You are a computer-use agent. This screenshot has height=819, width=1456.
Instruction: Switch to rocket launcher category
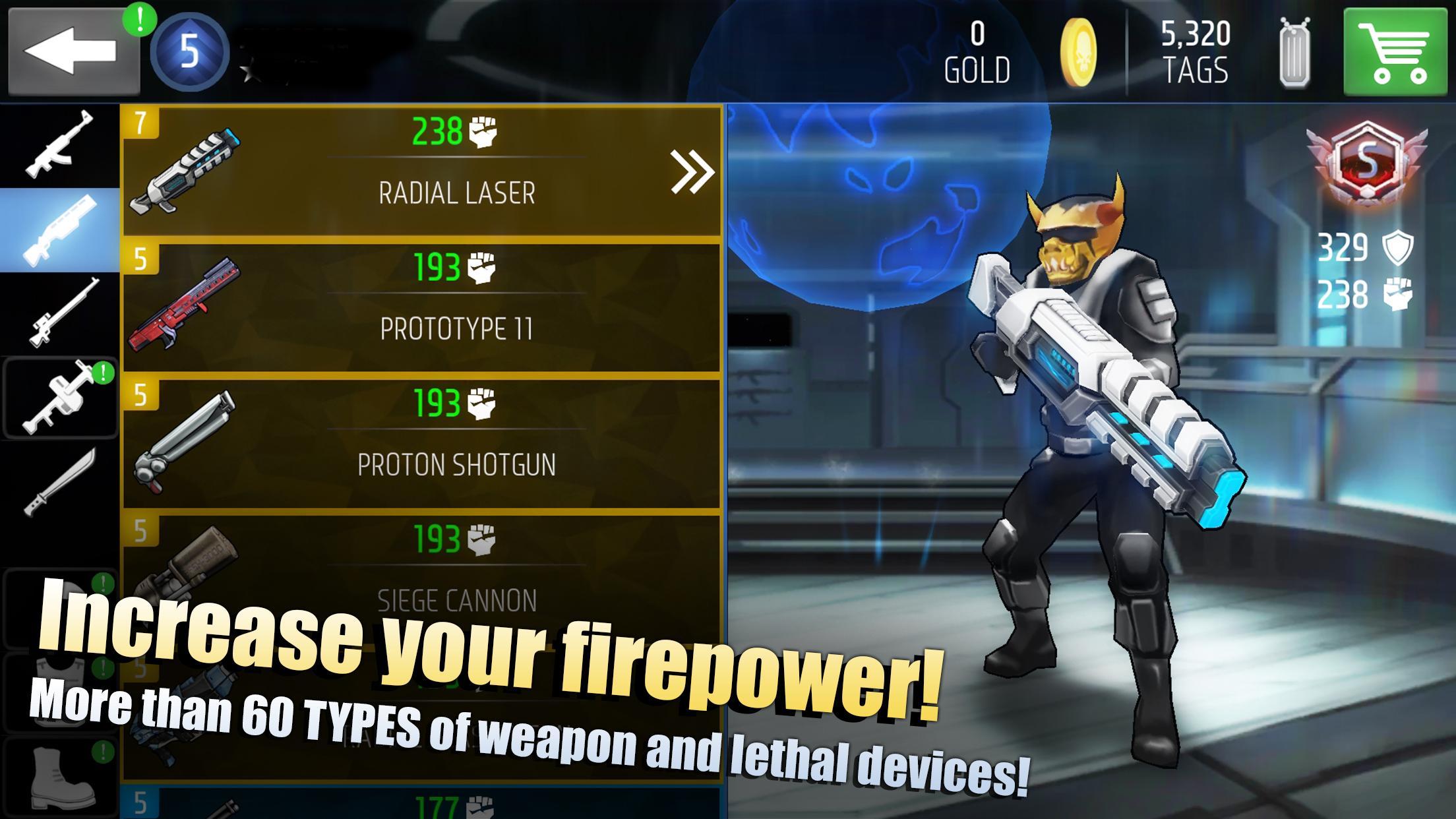point(59,398)
